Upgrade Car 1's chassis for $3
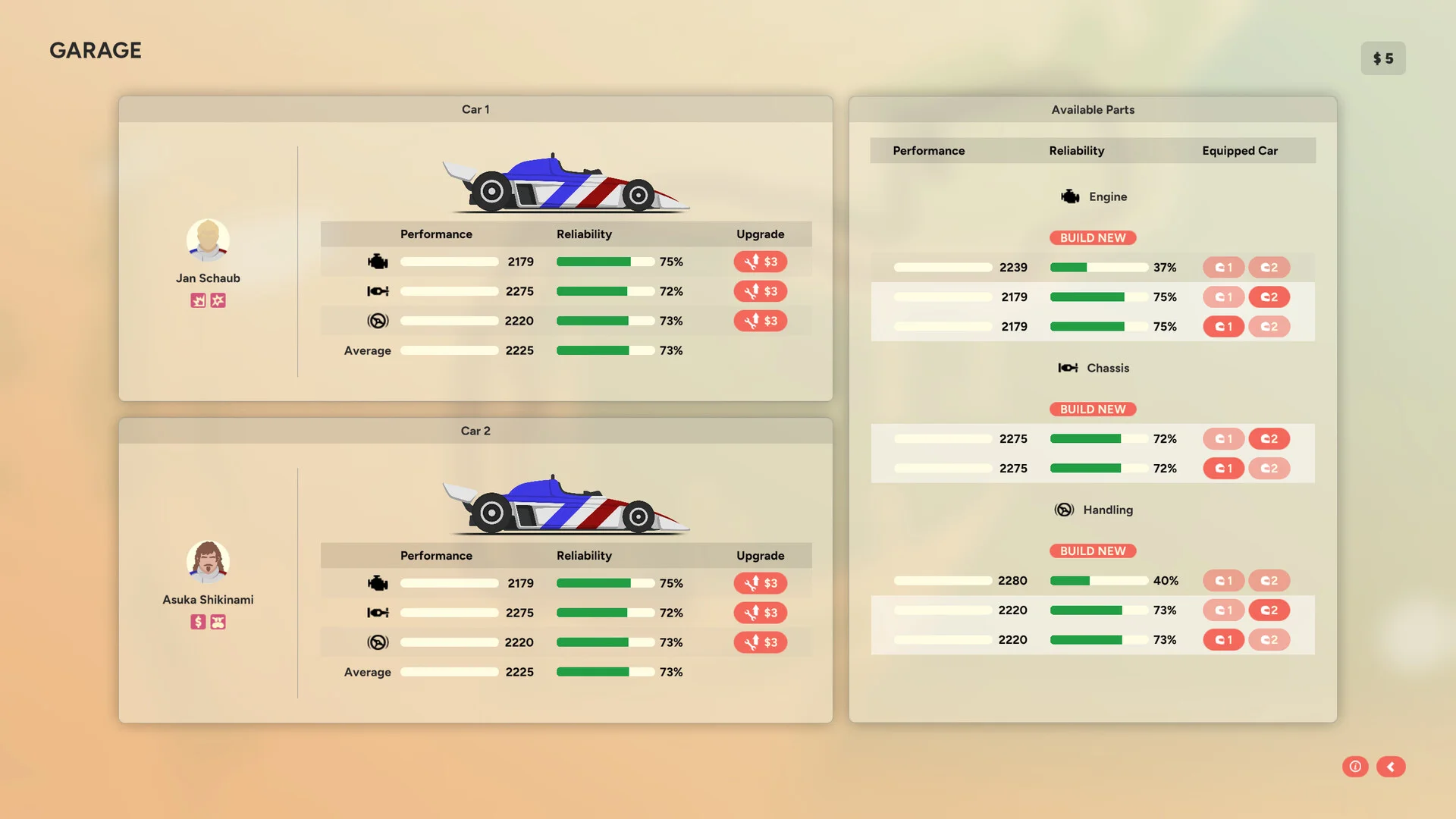Screen dimensions: 1456x819 [760, 291]
